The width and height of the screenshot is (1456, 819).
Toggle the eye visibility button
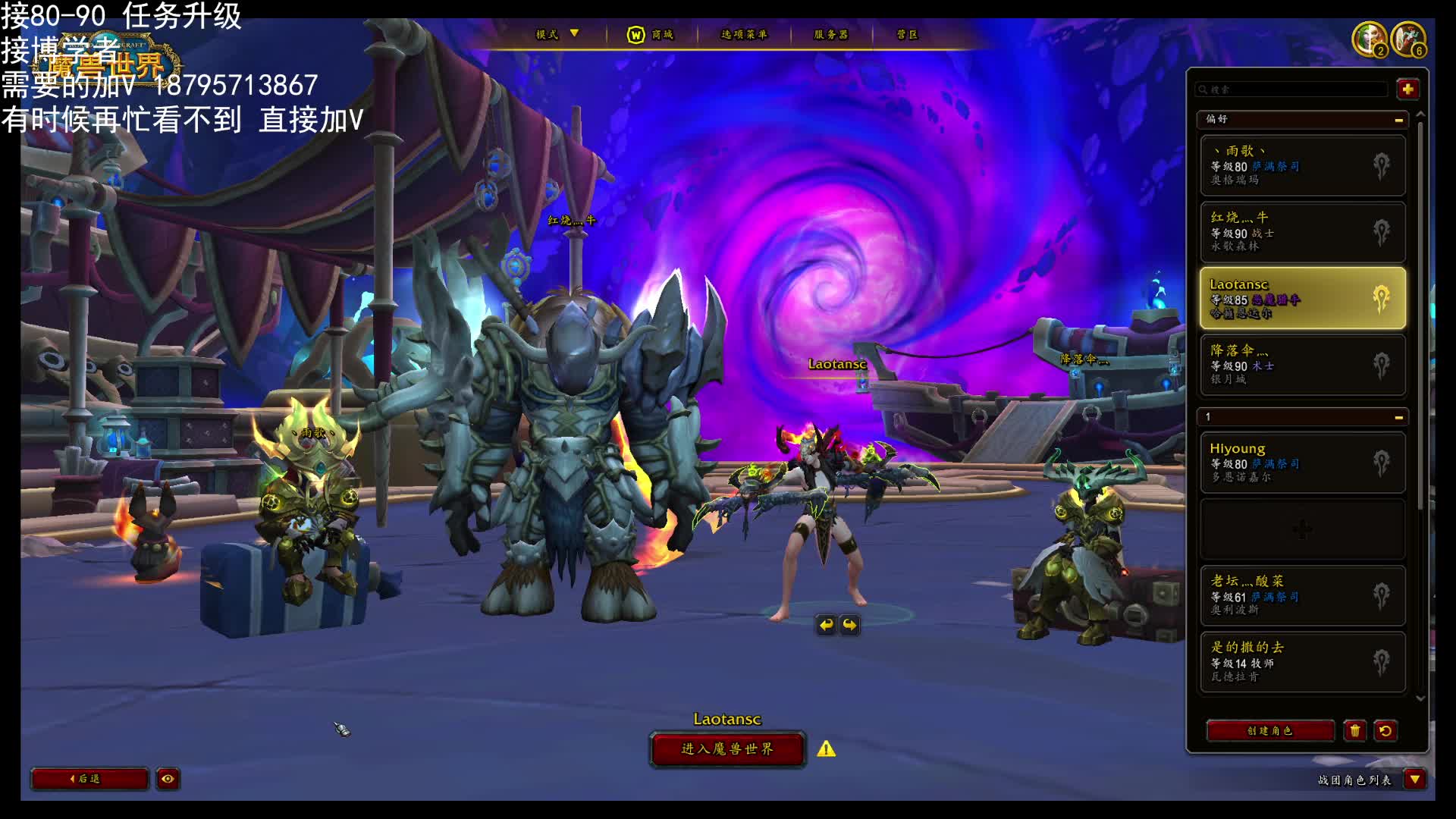(x=168, y=779)
